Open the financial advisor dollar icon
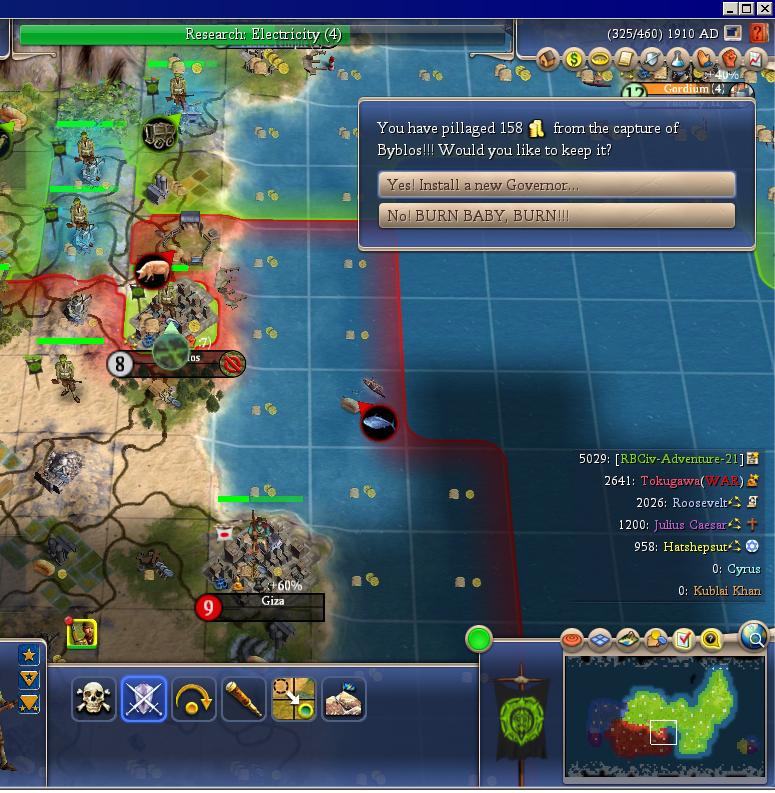 click(x=574, y=59)
